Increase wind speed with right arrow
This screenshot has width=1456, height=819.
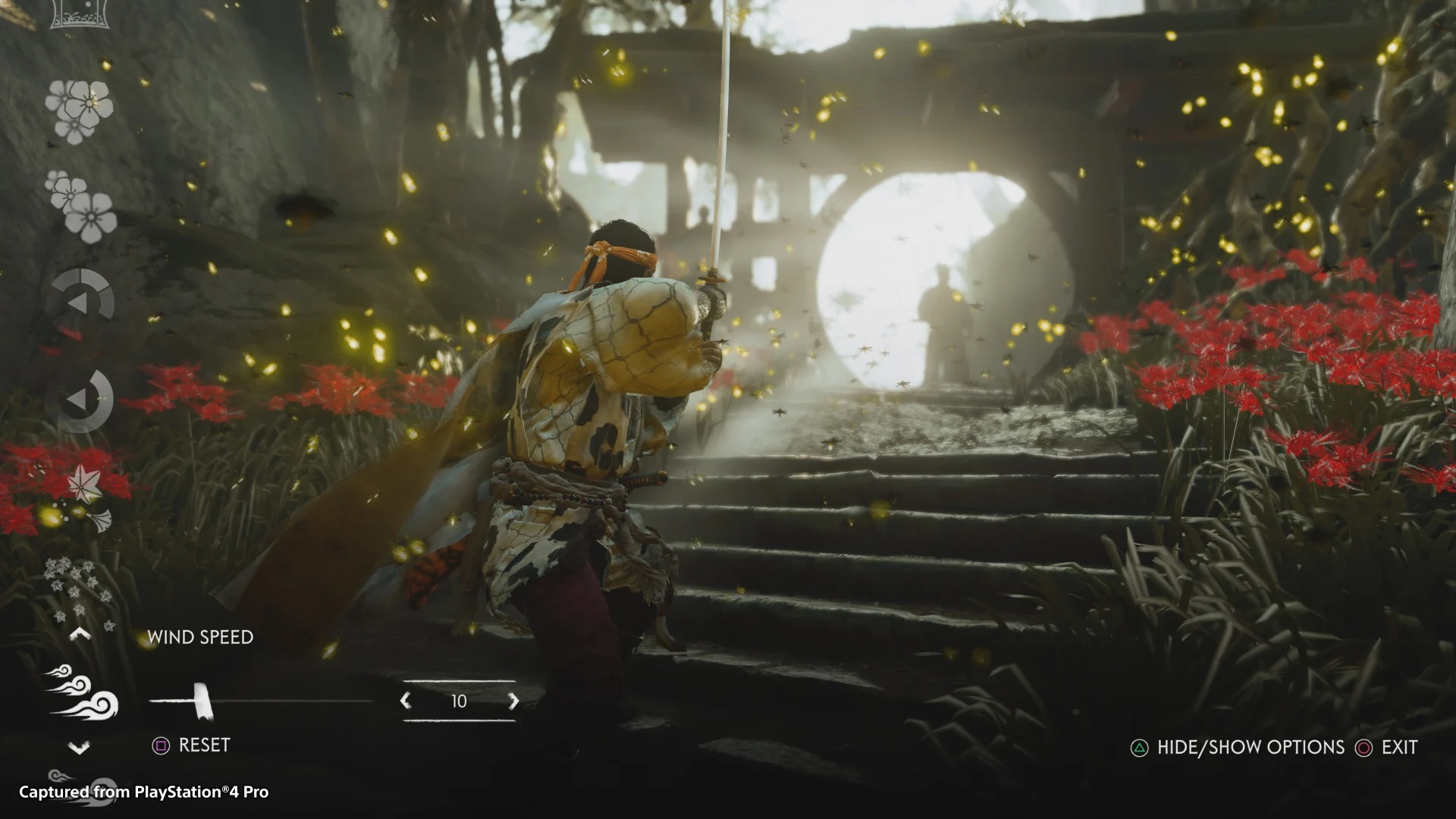coord(514,701)
